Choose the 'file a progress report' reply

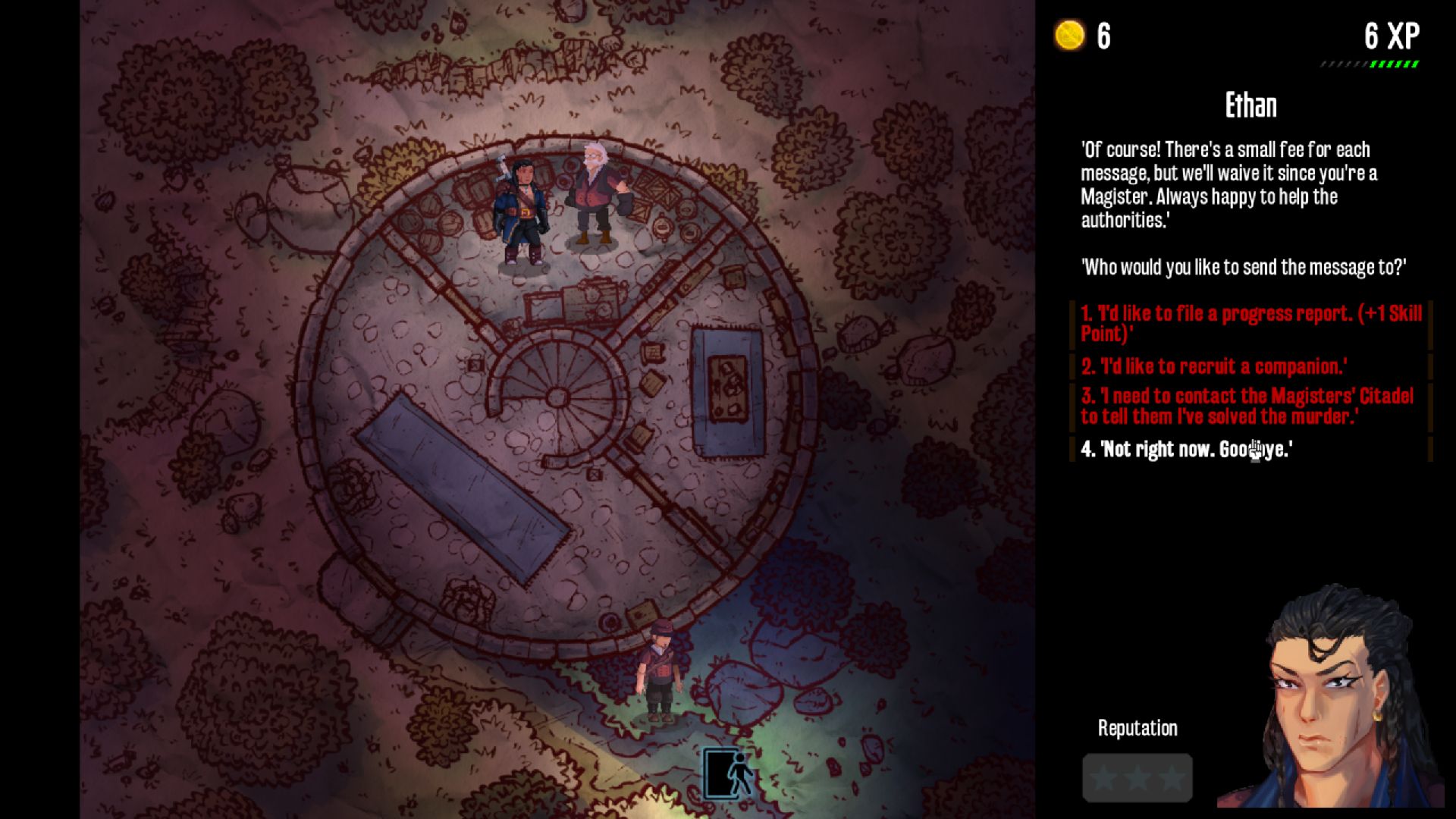(1250, 324)
